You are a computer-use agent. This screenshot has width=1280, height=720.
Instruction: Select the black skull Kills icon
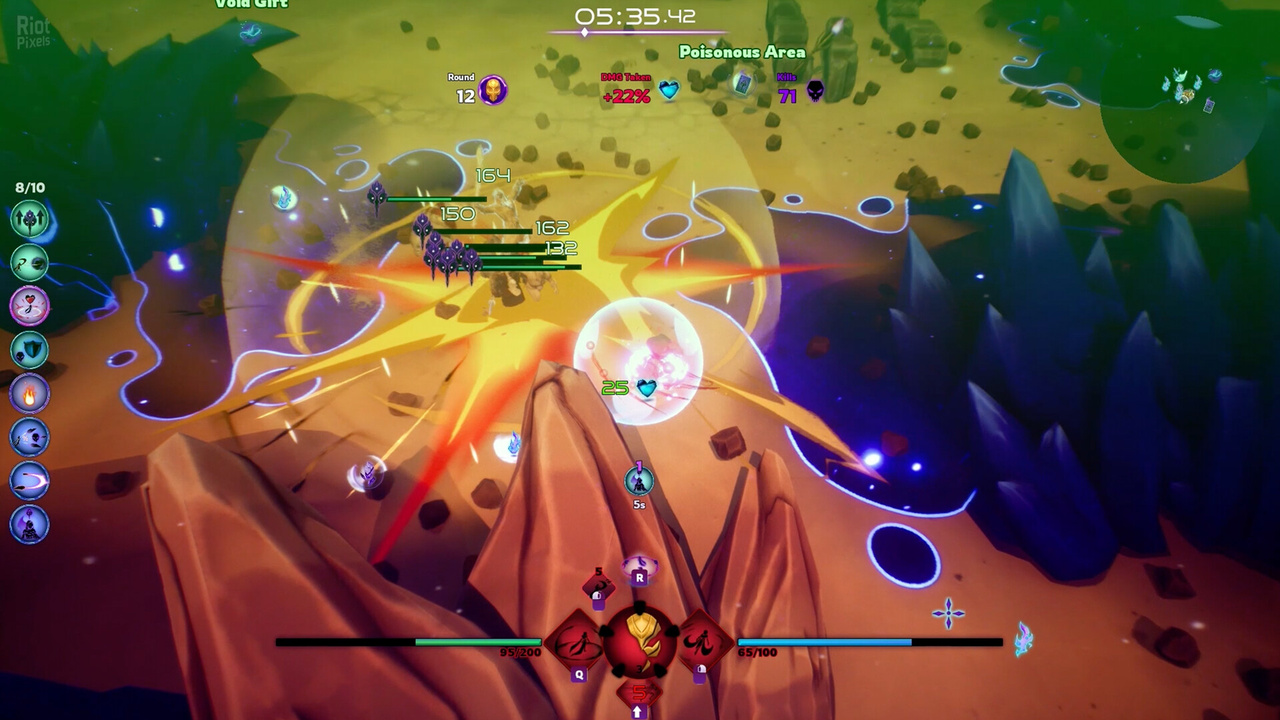pos(816,92)
